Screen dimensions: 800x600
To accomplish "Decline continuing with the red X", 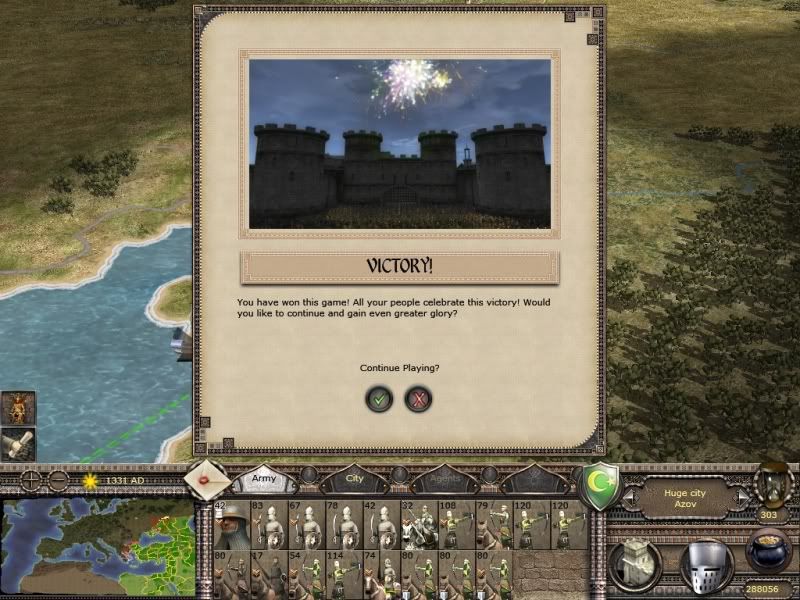I will pos(418,399).
